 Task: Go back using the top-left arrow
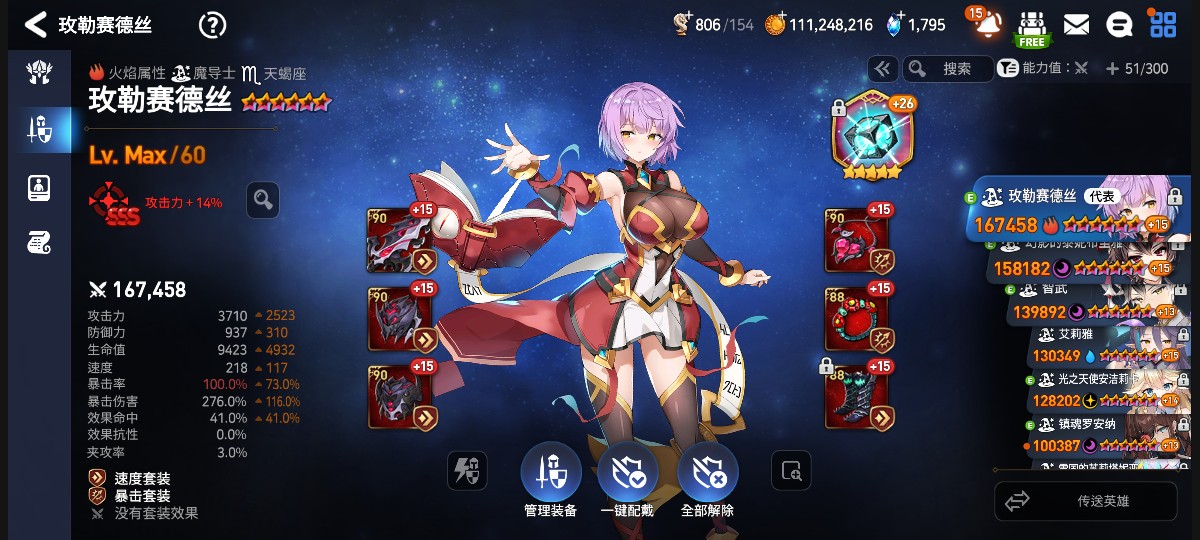(x=36, y=25)
